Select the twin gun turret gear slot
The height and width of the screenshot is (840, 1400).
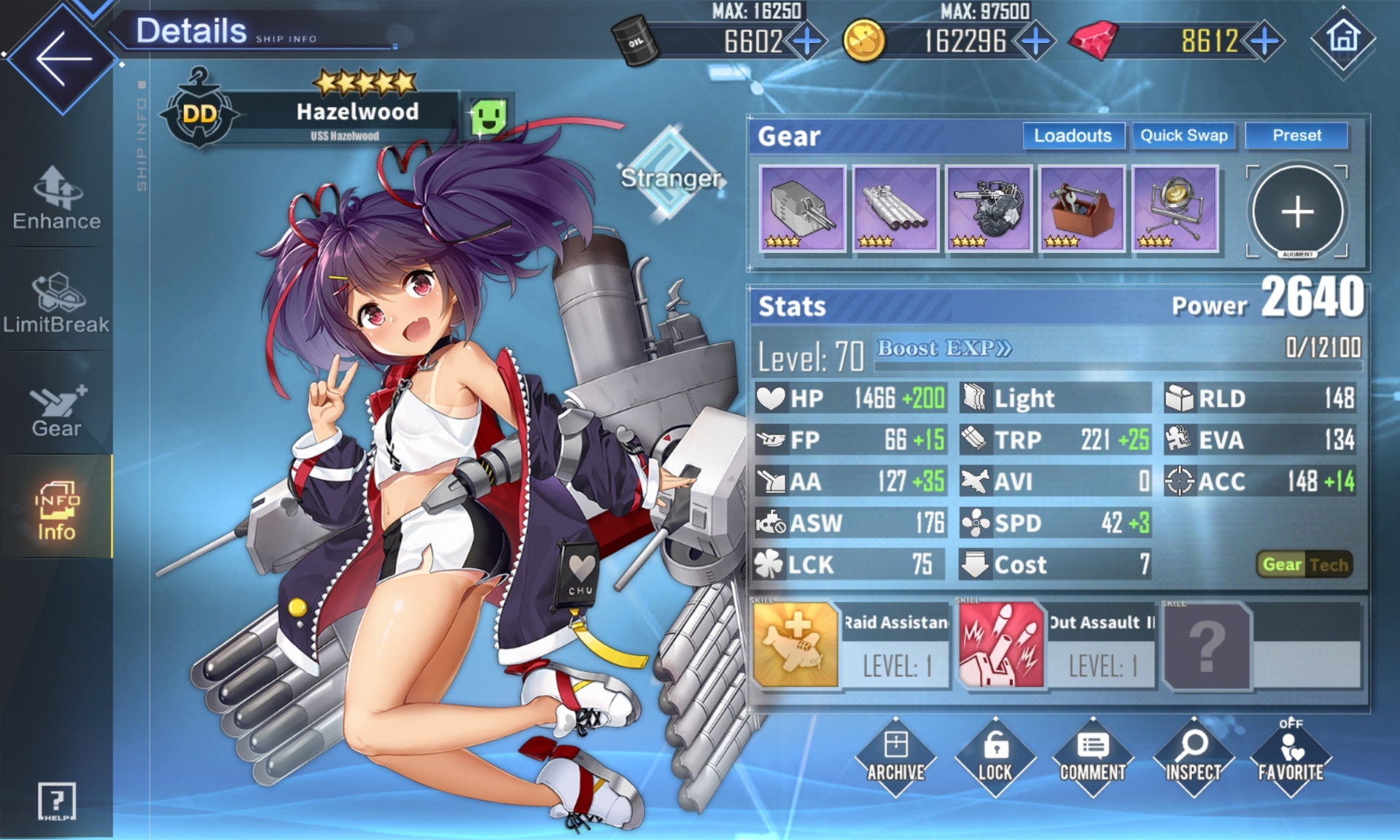click(802, 209)
